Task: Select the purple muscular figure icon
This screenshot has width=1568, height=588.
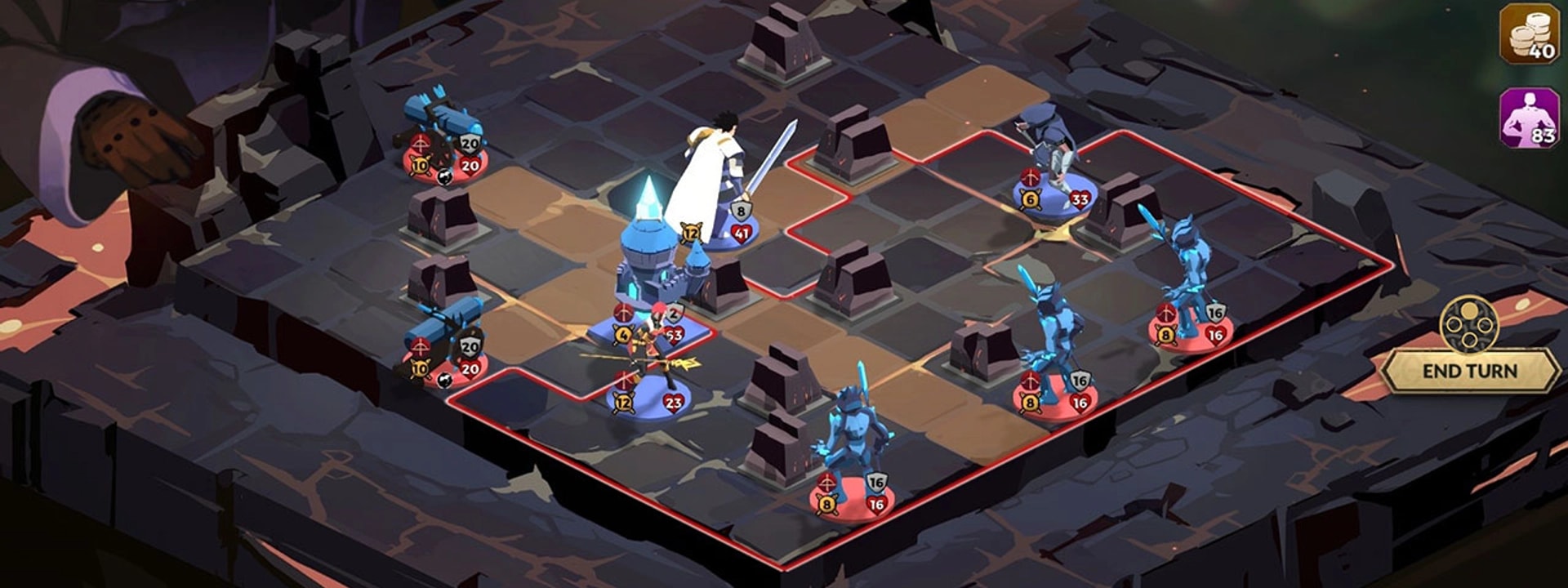Action: point(1529,118)
